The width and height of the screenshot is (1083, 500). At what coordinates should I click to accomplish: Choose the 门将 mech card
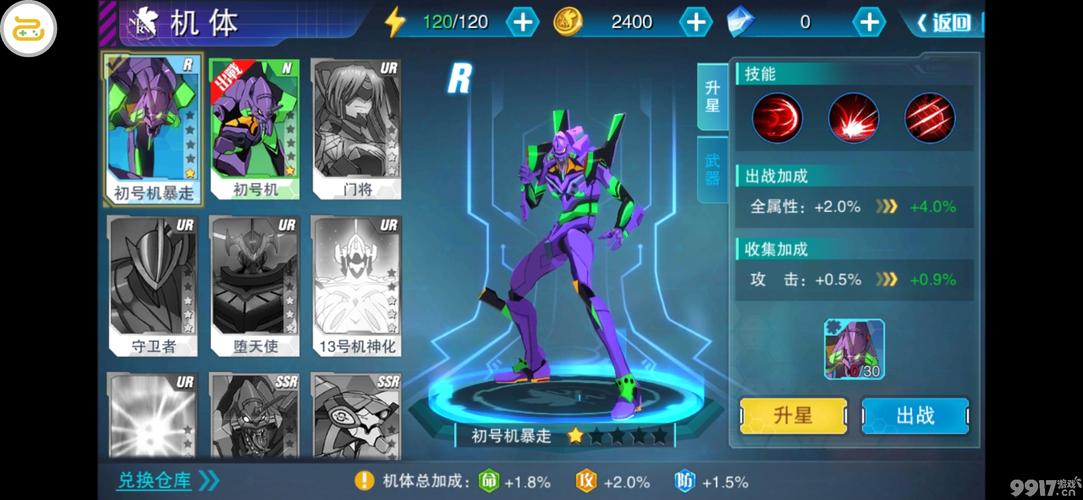click(x=355, y=128)
